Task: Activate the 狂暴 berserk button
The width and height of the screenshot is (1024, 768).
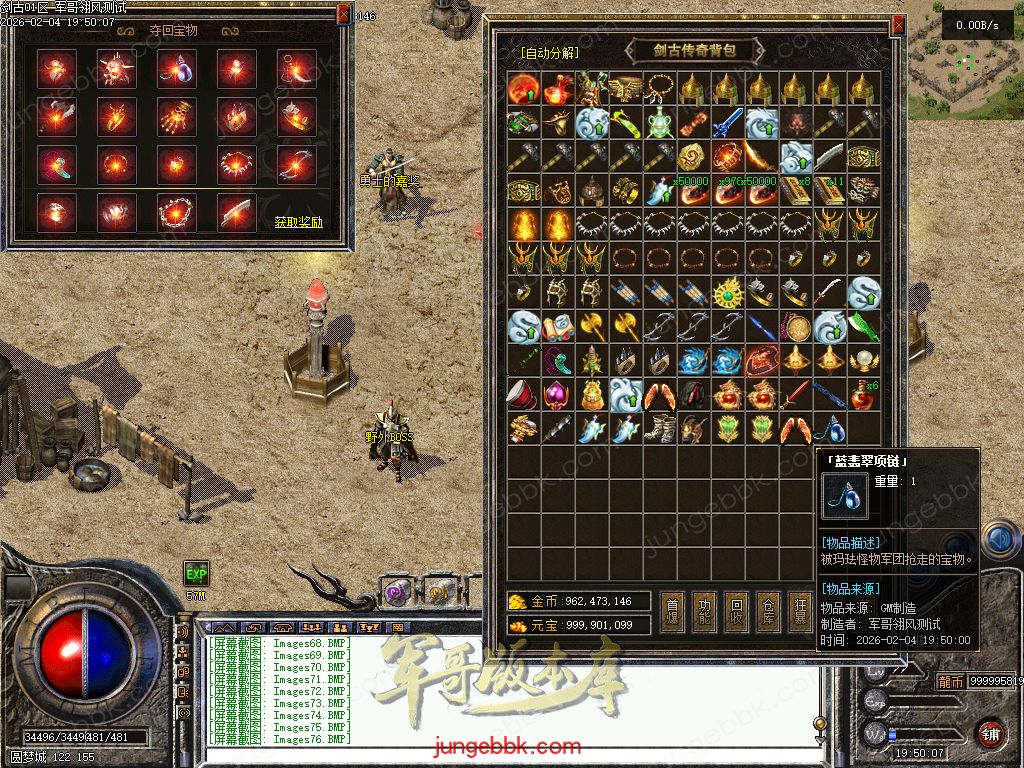Action: 801,610
